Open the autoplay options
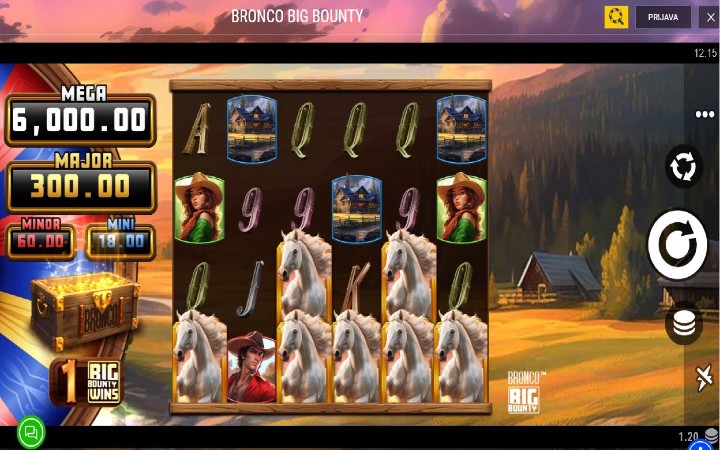This screenshot has width=720, height=450. click(x=684, y=166)
